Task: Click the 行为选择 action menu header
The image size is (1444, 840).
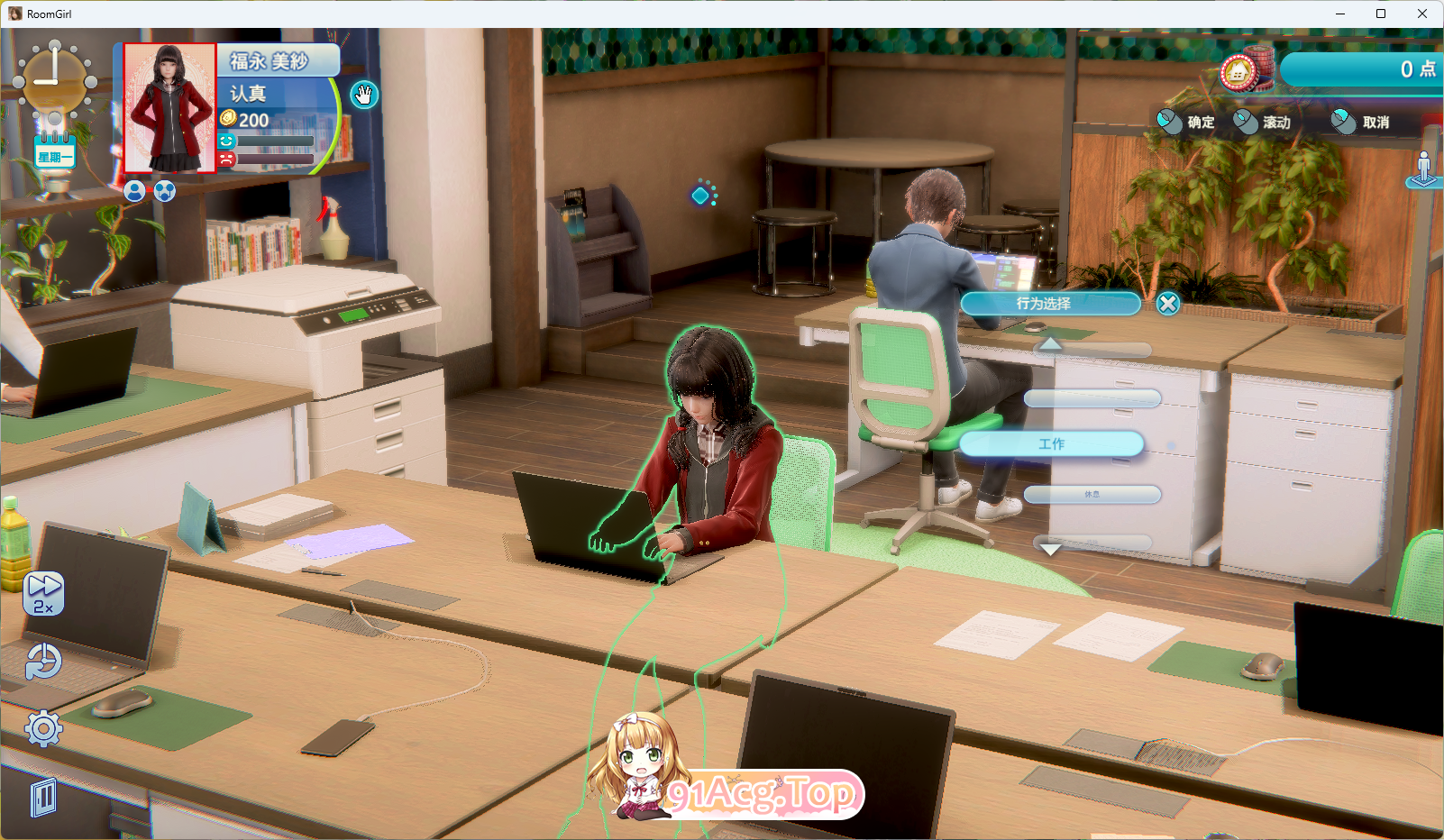Action: (1050, 304)
